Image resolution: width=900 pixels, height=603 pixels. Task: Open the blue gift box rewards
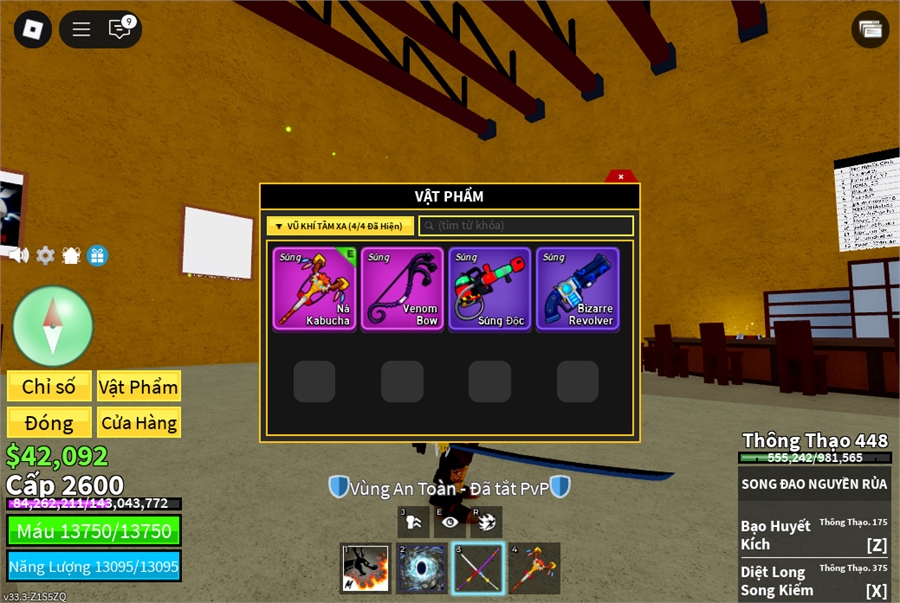tap(97, 255)
